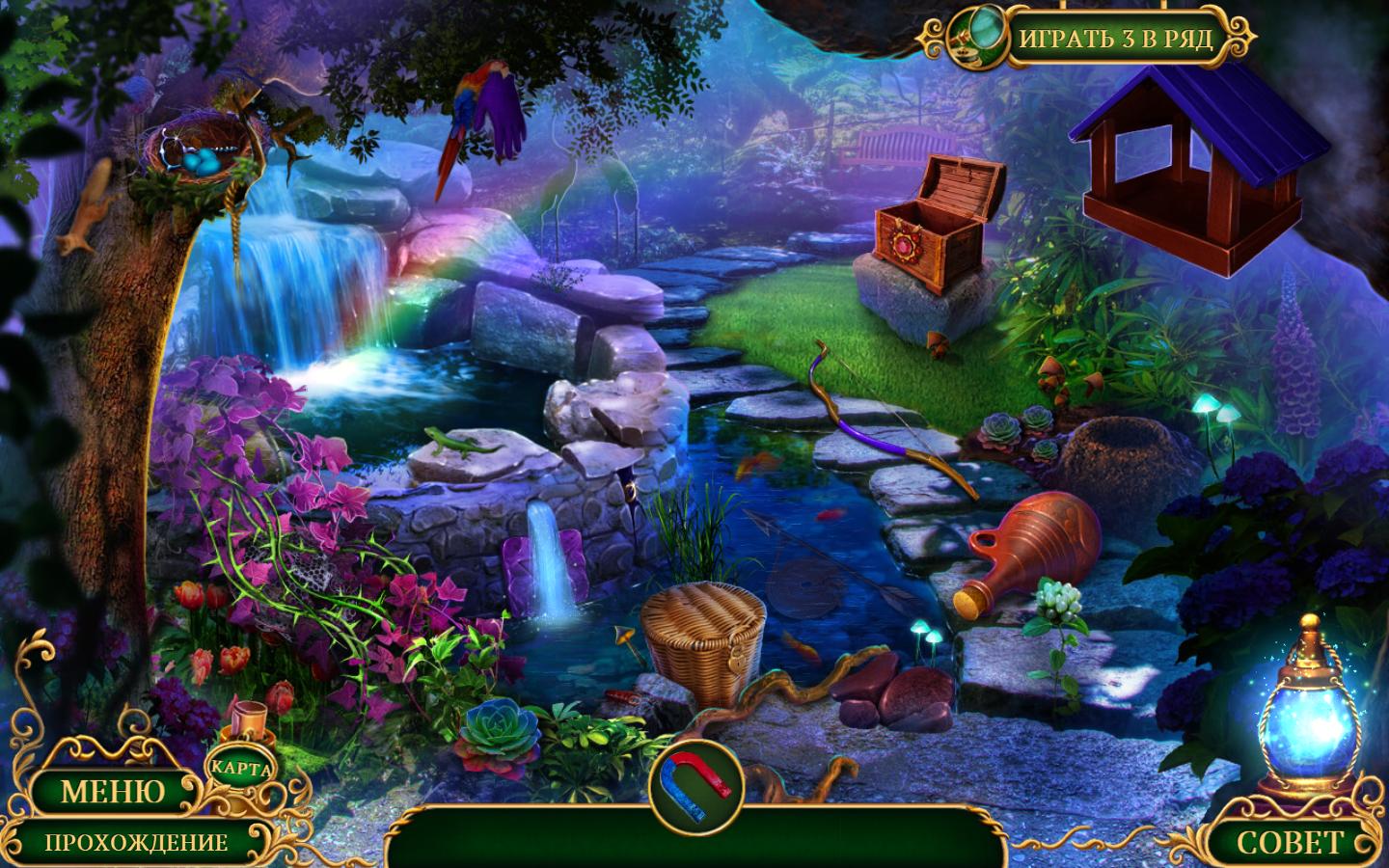Screen dimensions: 1389x868
Task: Open the КАРТА map
Action: [x=240, y=769]
